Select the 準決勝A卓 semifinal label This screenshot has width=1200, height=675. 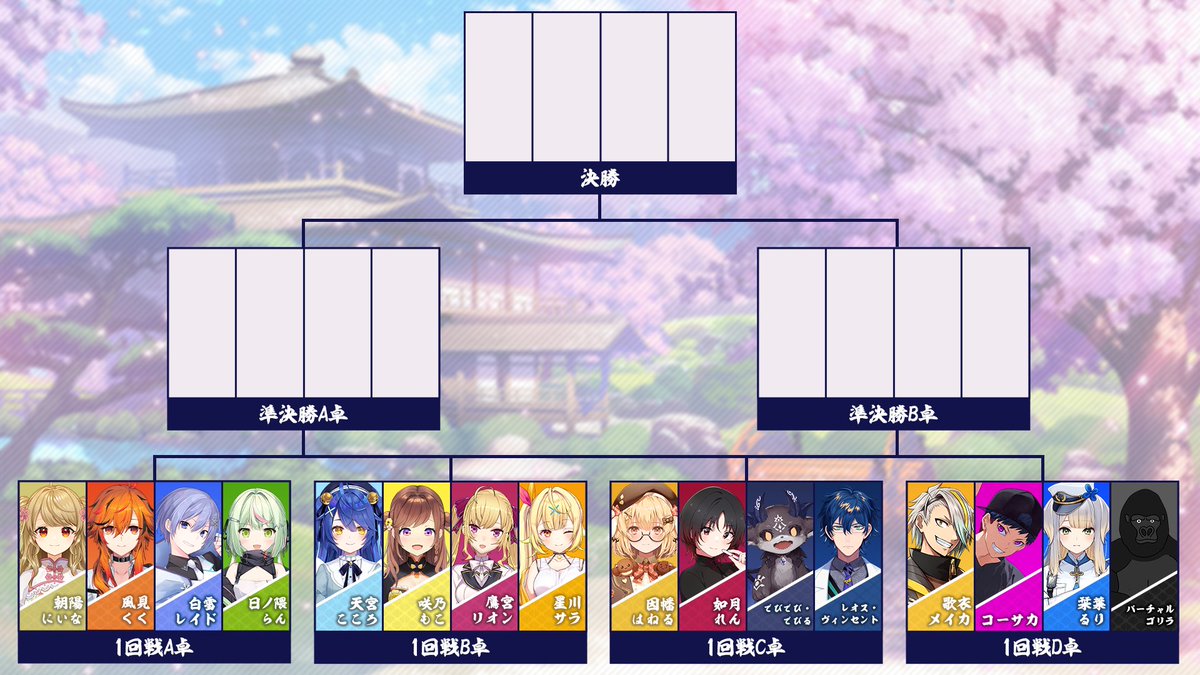304,414
